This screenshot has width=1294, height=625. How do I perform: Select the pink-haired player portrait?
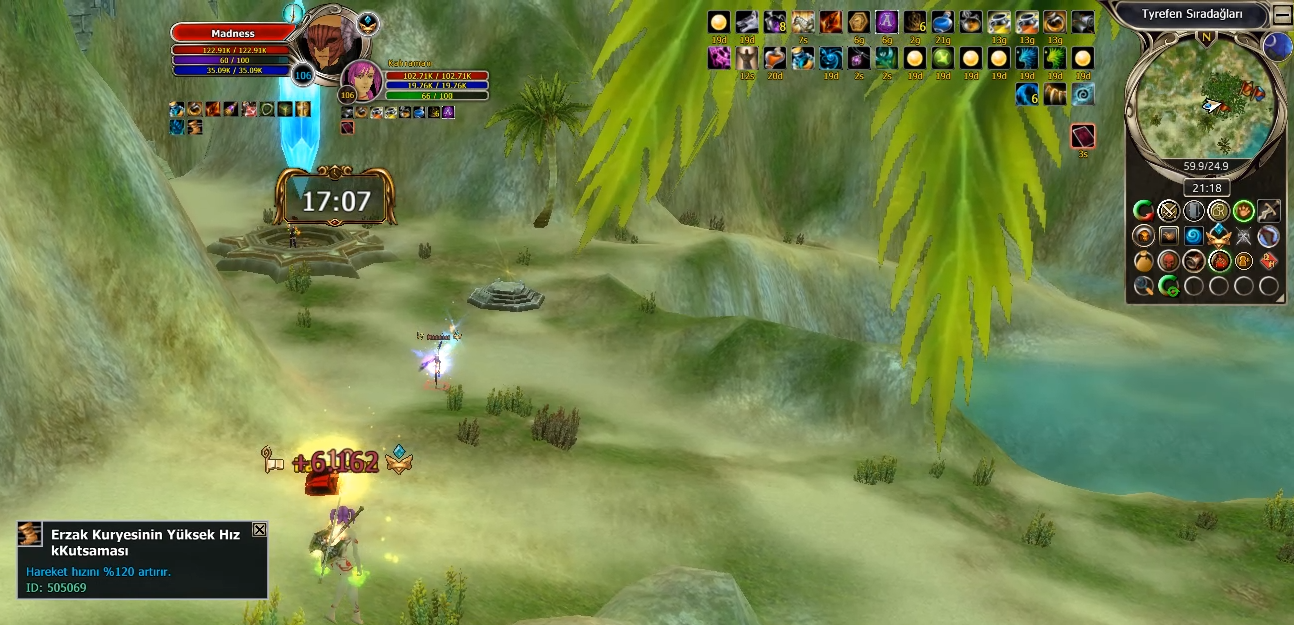(361, 80)
